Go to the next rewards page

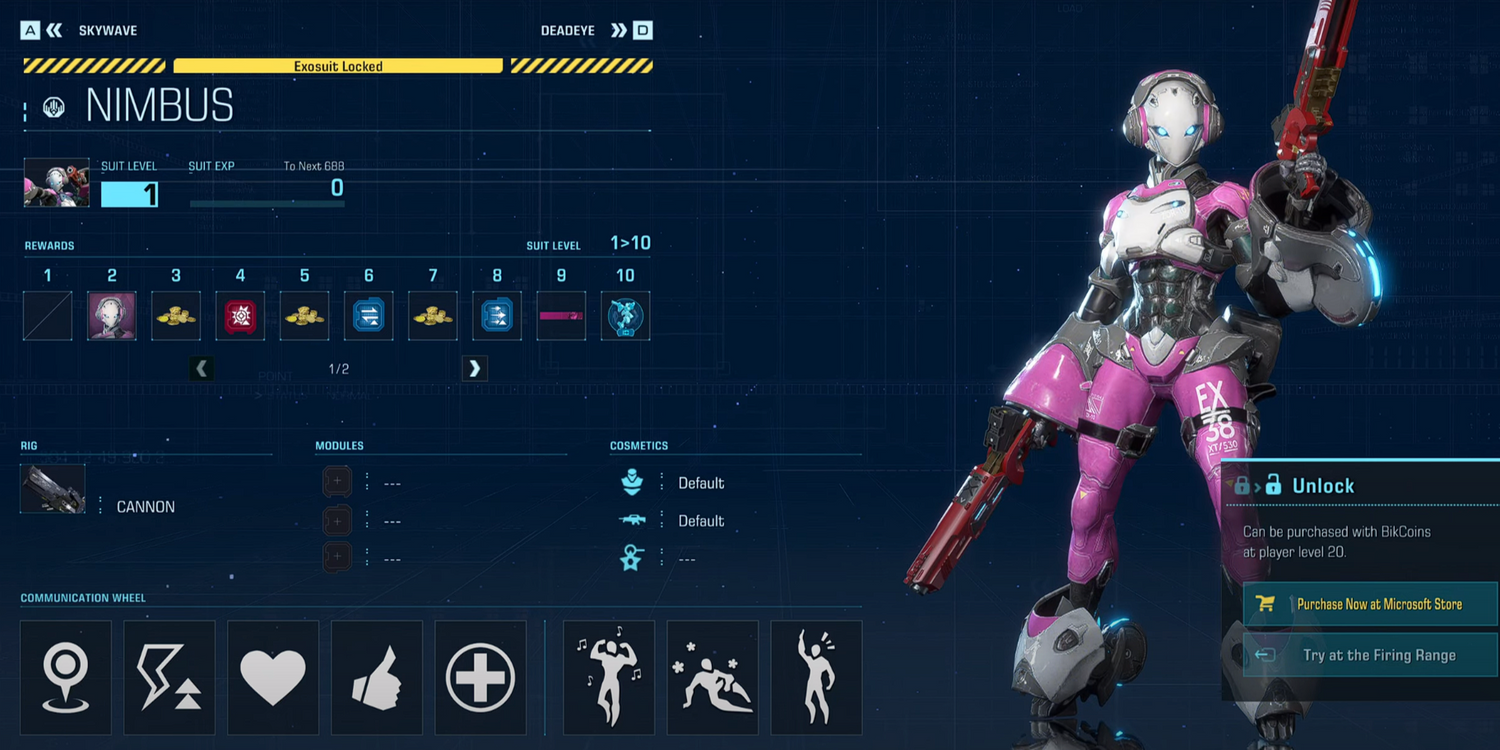(474, 369)
